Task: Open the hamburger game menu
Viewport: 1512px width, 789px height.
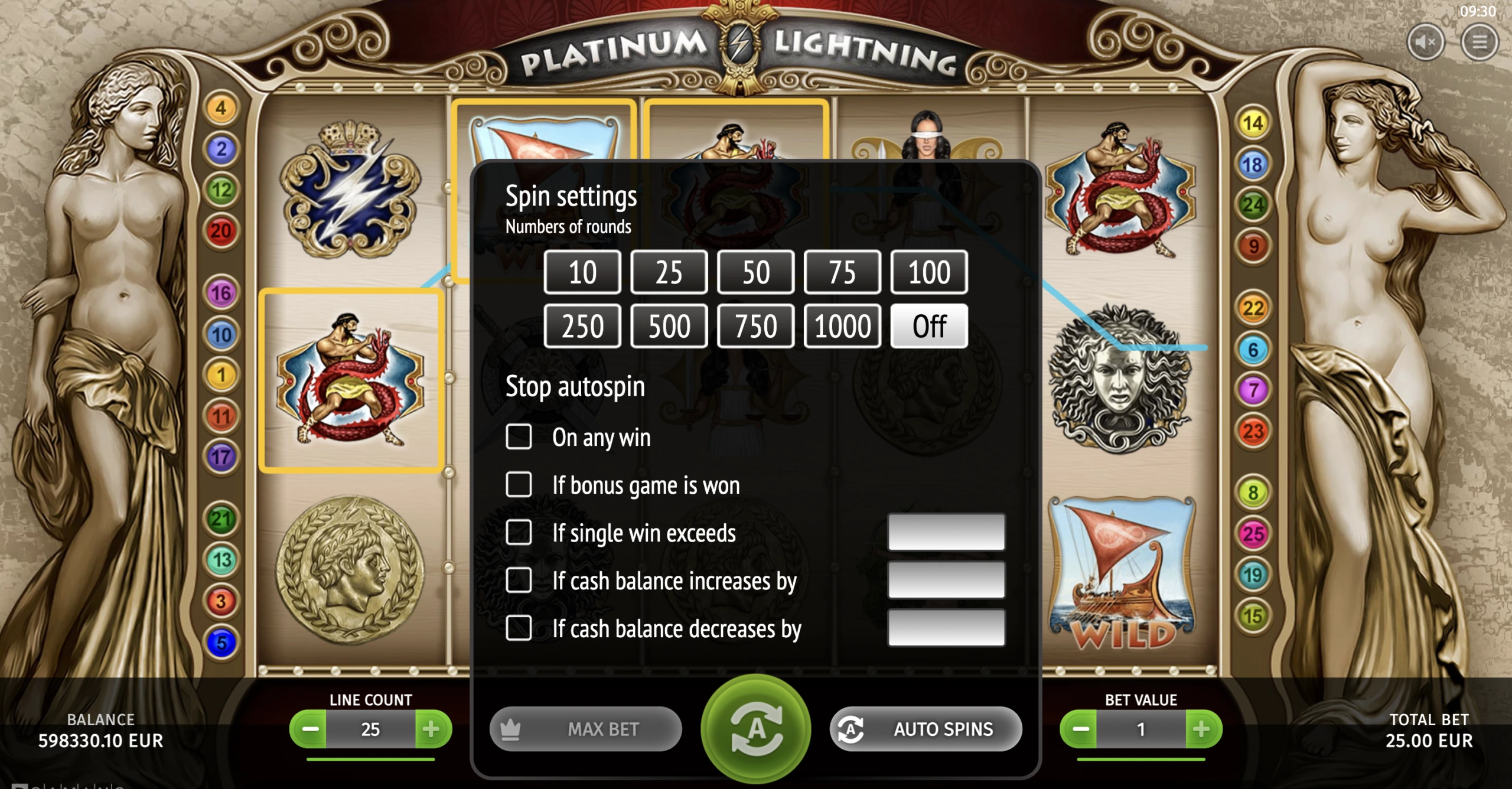Action: coord(1479,43)
